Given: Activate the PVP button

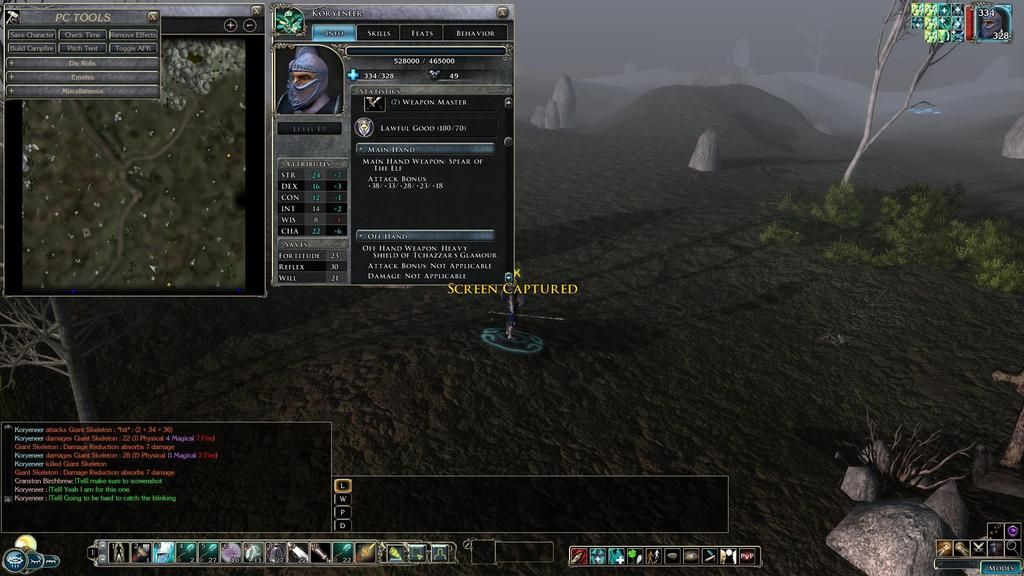Looking at the screenshot, I should [x=748, y=555].
